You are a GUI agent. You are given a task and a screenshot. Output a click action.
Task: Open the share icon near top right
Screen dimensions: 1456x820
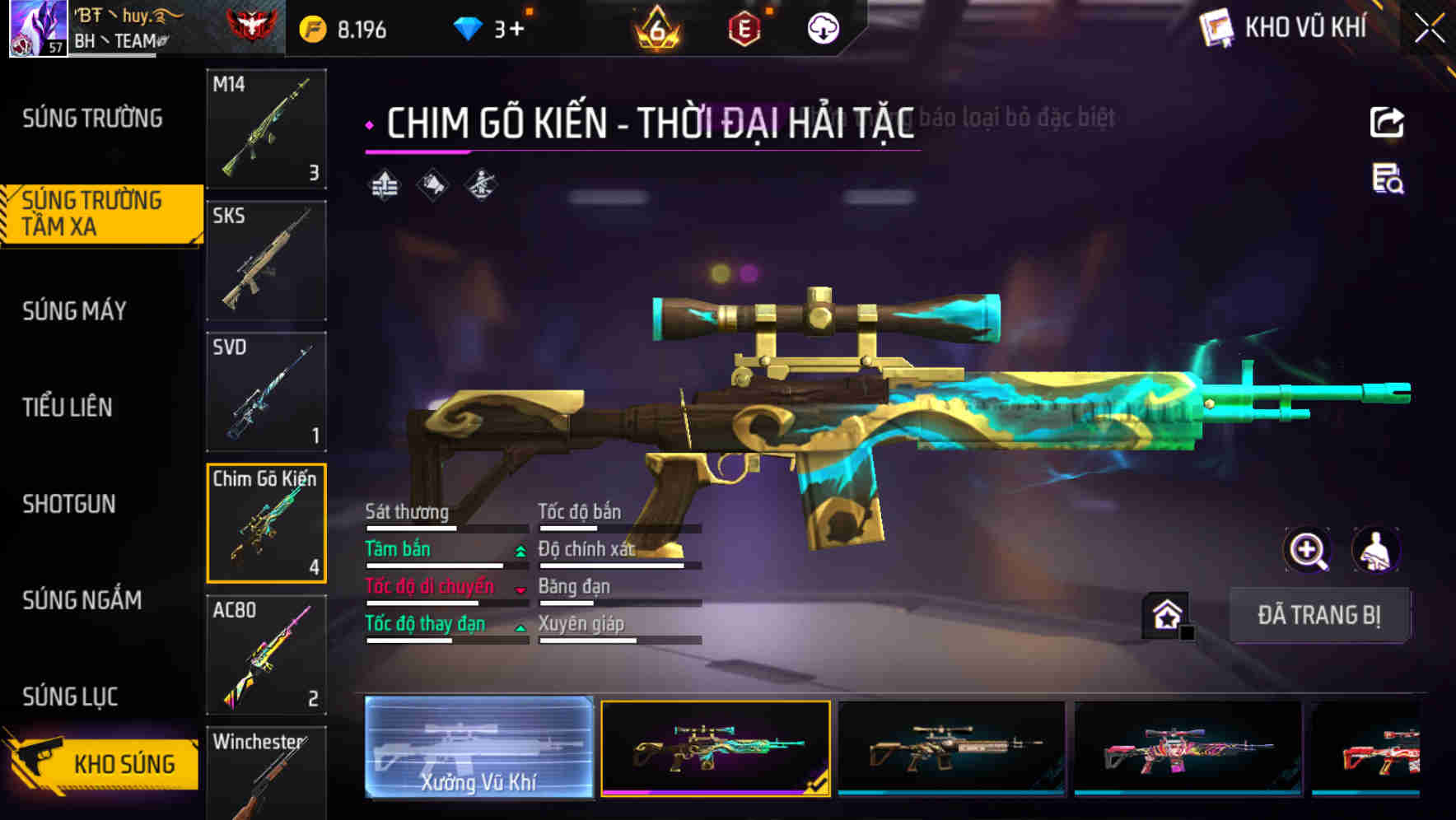tap(1387, 122)
